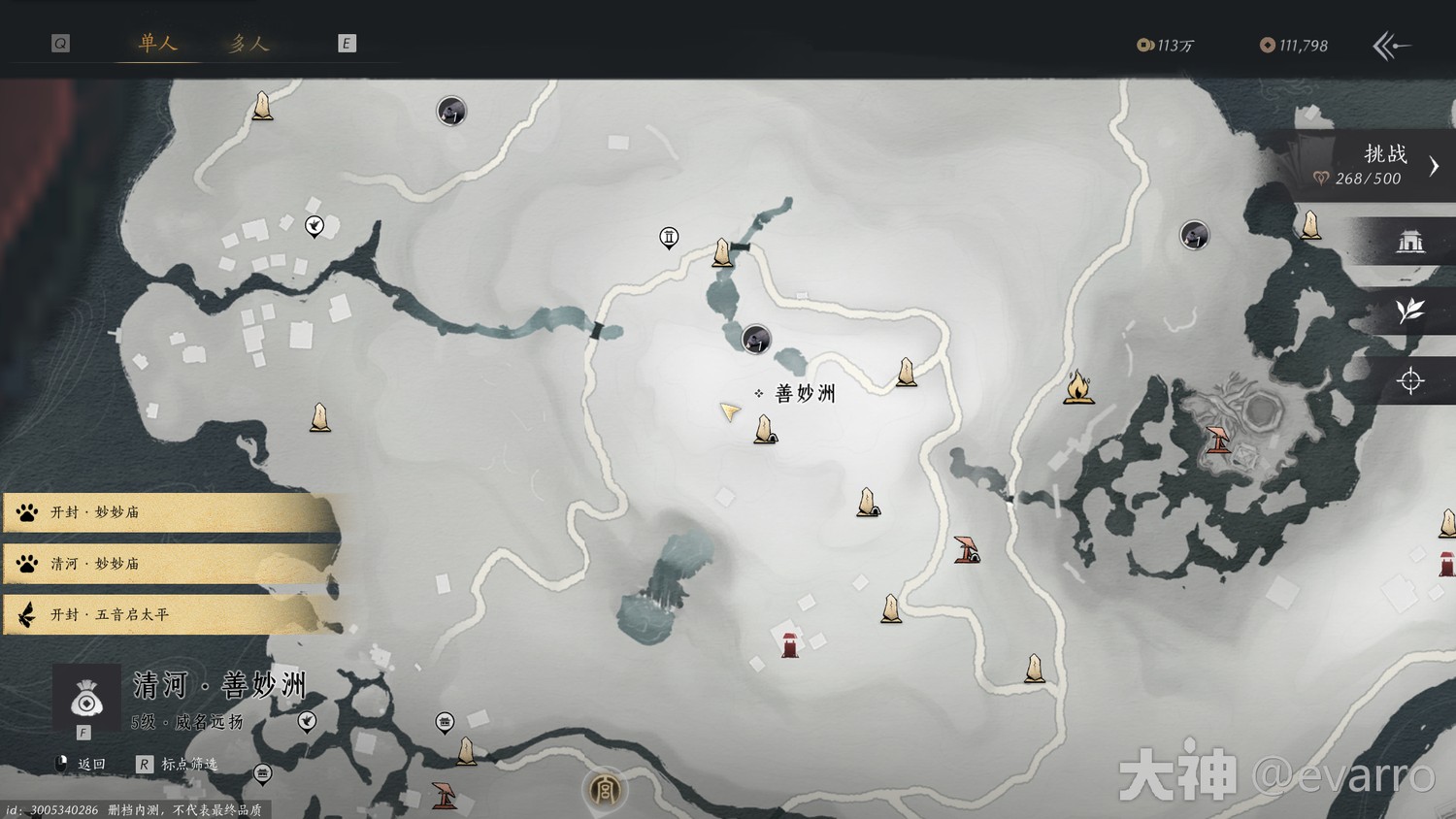Click the campfire map marker
1456x819 pixels.
[1077, 387]
